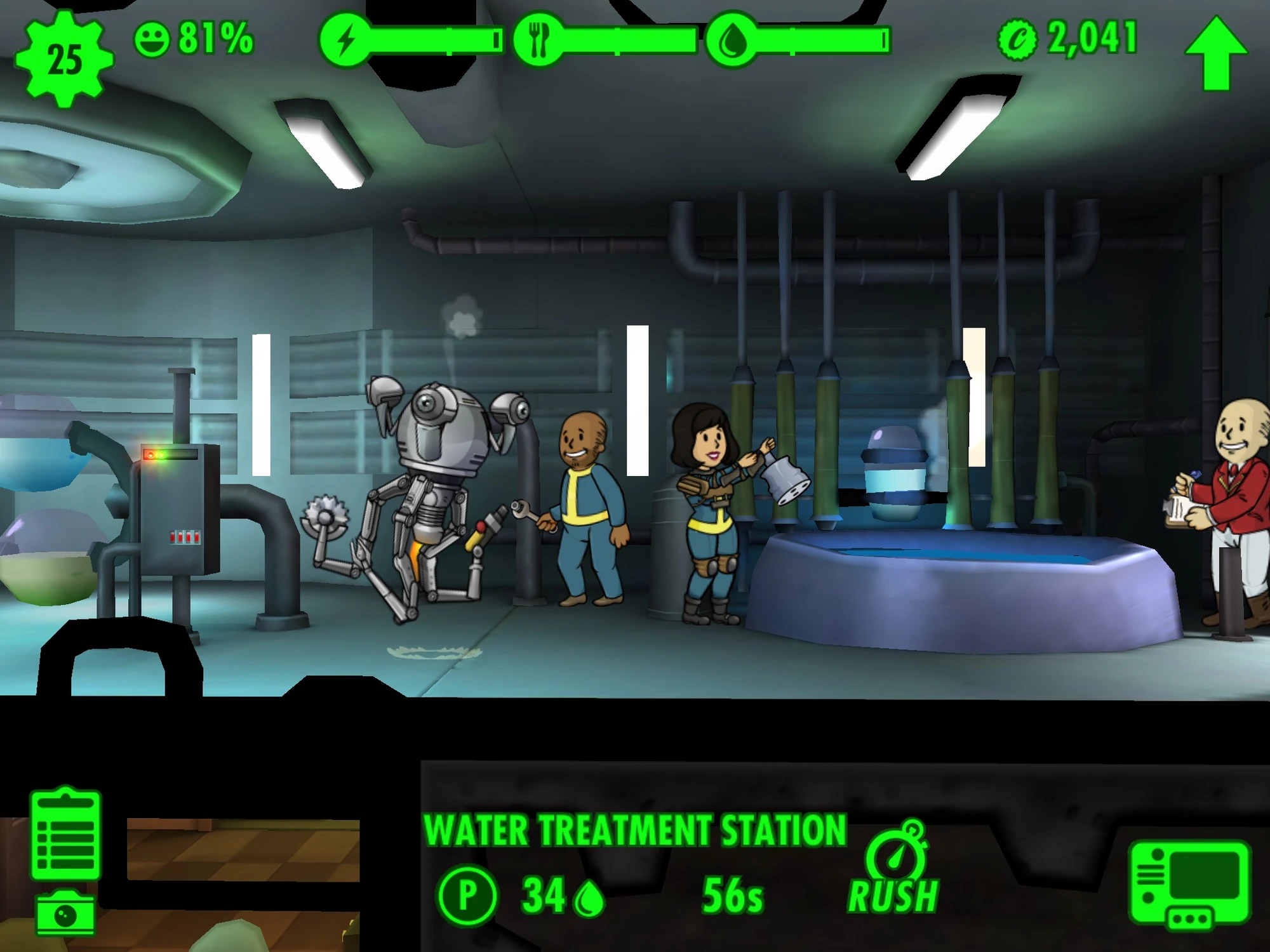The height and width of the screenshot is (952, 1270).
Task: Open the vault level gear showing 25
Action: coord(63,56)
